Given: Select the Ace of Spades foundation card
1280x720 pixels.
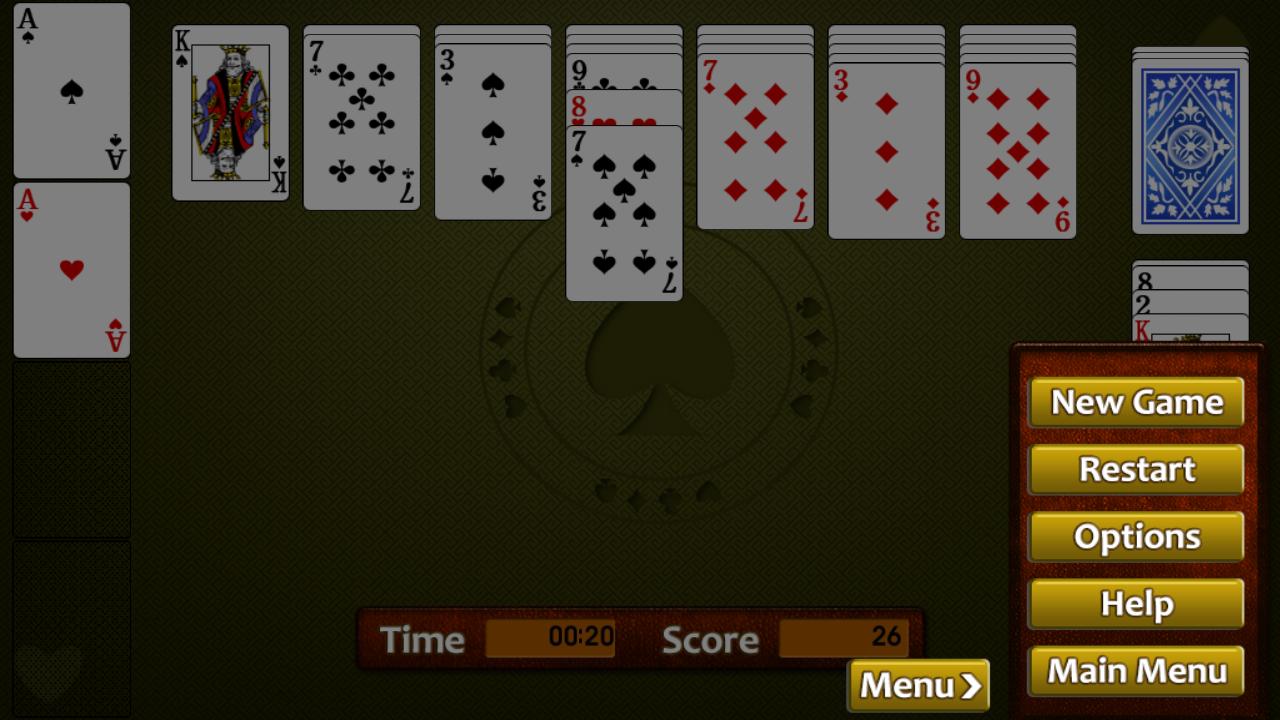Looking at the screenshot, I should 70,90.
